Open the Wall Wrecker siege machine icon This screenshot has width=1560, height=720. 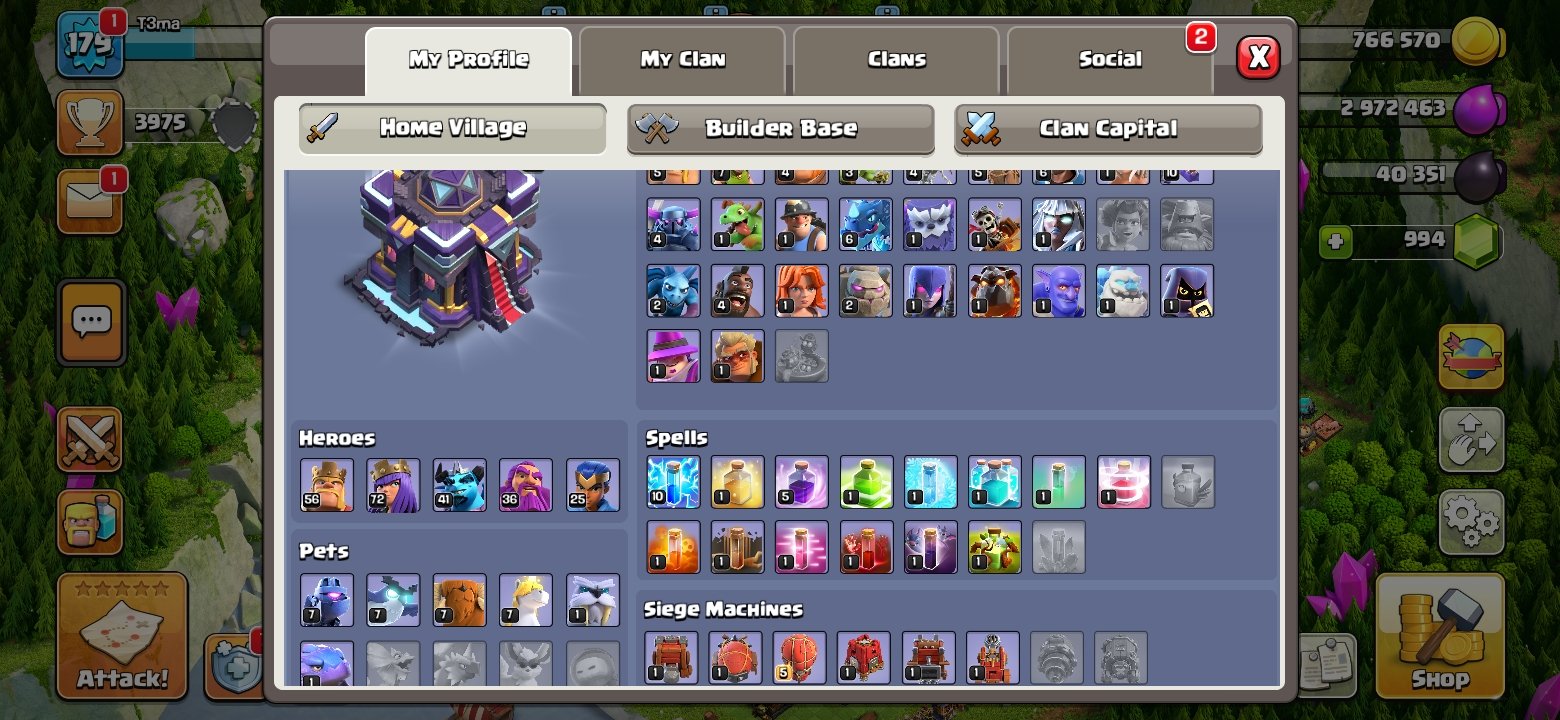coord(673,658)
